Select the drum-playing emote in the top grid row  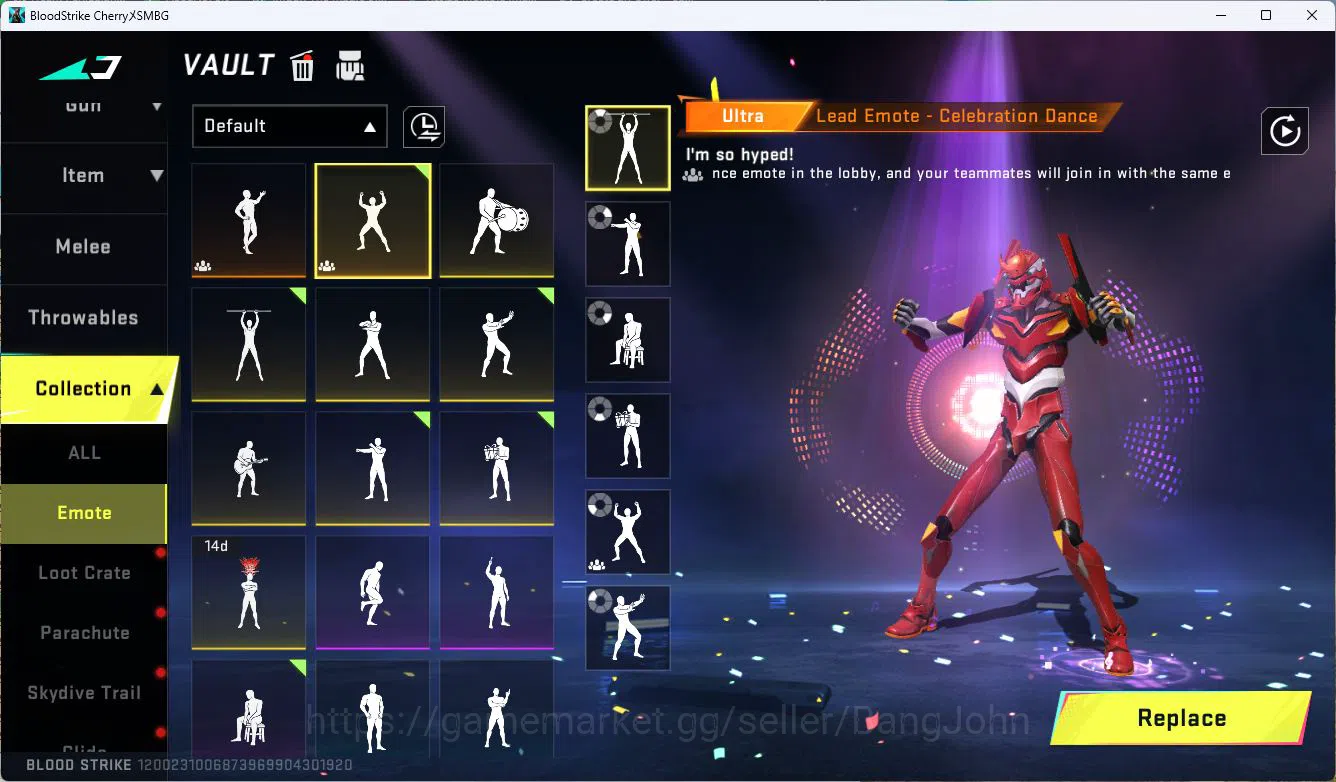[x=496, y=220]
